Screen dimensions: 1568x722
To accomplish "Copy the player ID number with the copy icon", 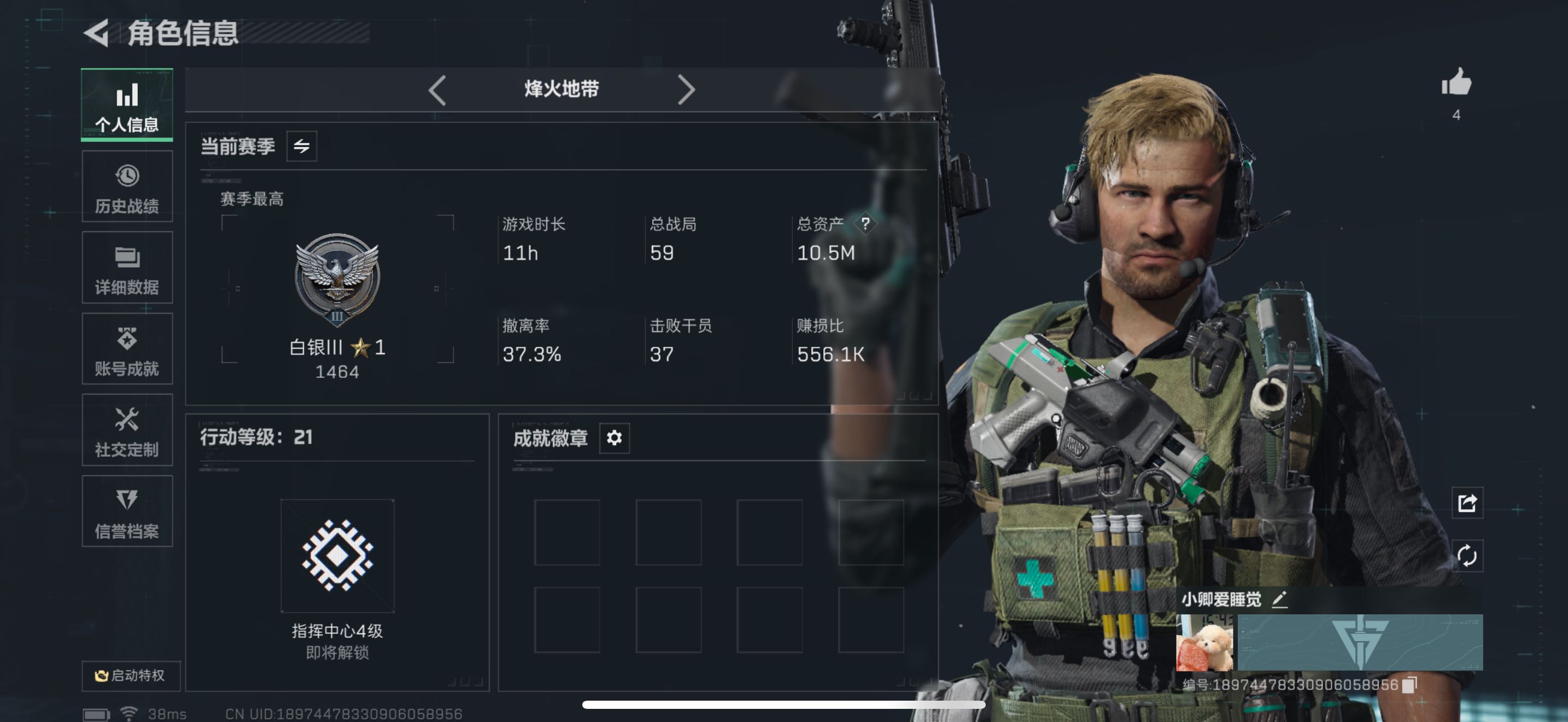I will (1408, 685).
